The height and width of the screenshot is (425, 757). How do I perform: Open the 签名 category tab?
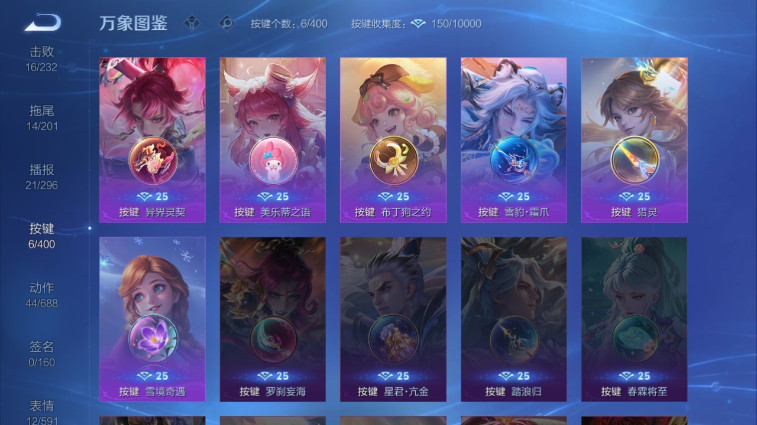point(42,353)
